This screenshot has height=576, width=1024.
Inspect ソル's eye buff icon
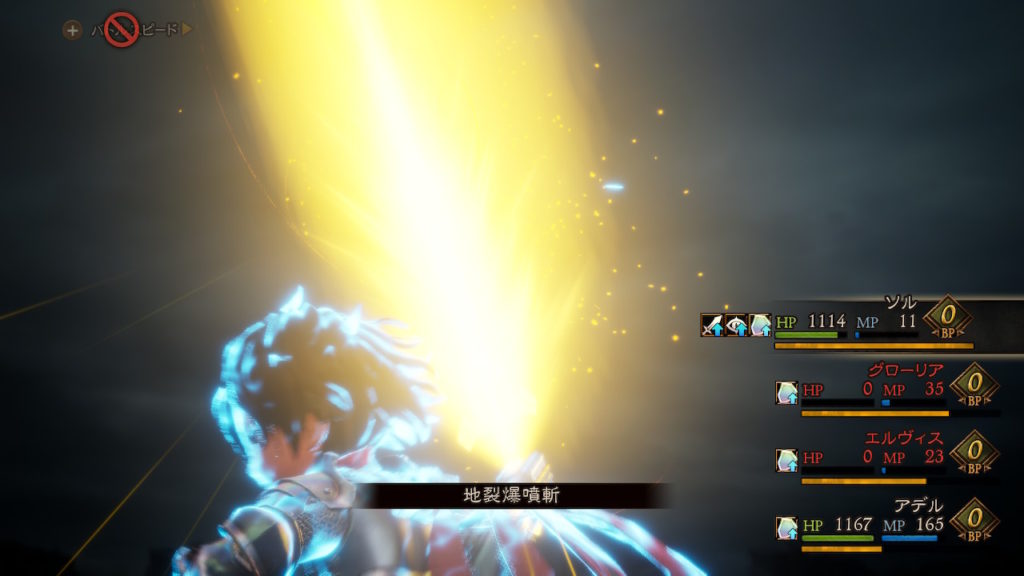pyautogui.click(x=737, y=325)
